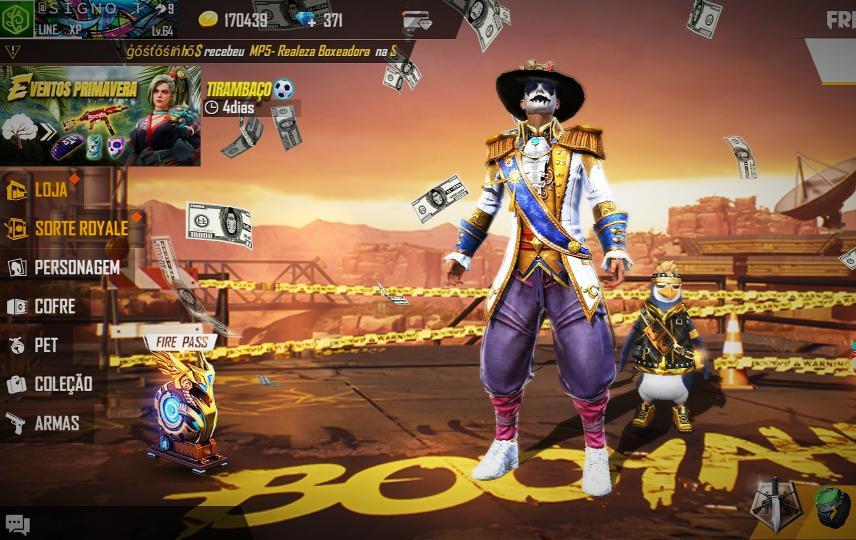Open the chat bubble icon
This screenshot has width=856, height=540.
tap(18, 523)
